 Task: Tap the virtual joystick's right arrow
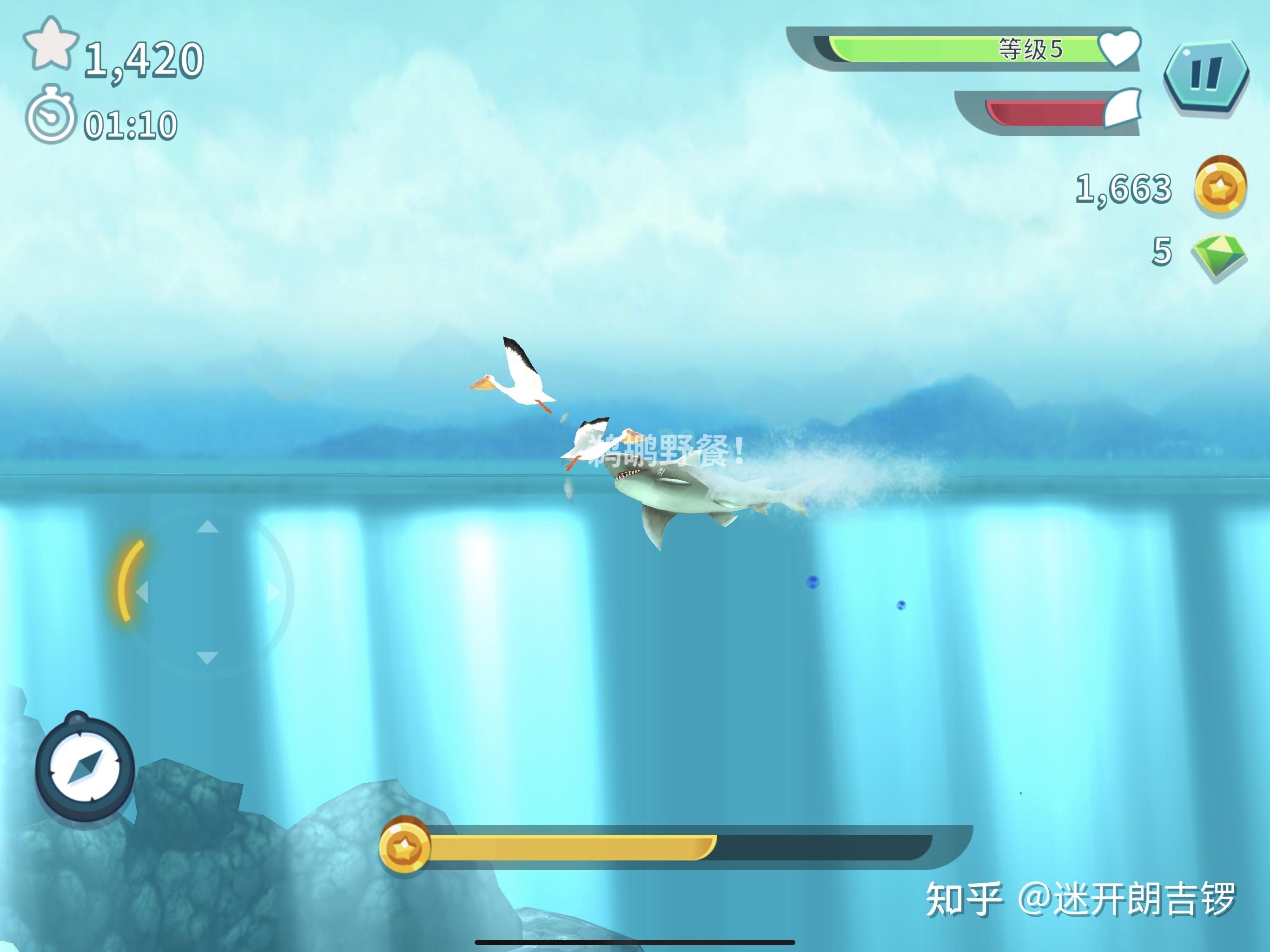pyautogui.click(x=274, y=591)
